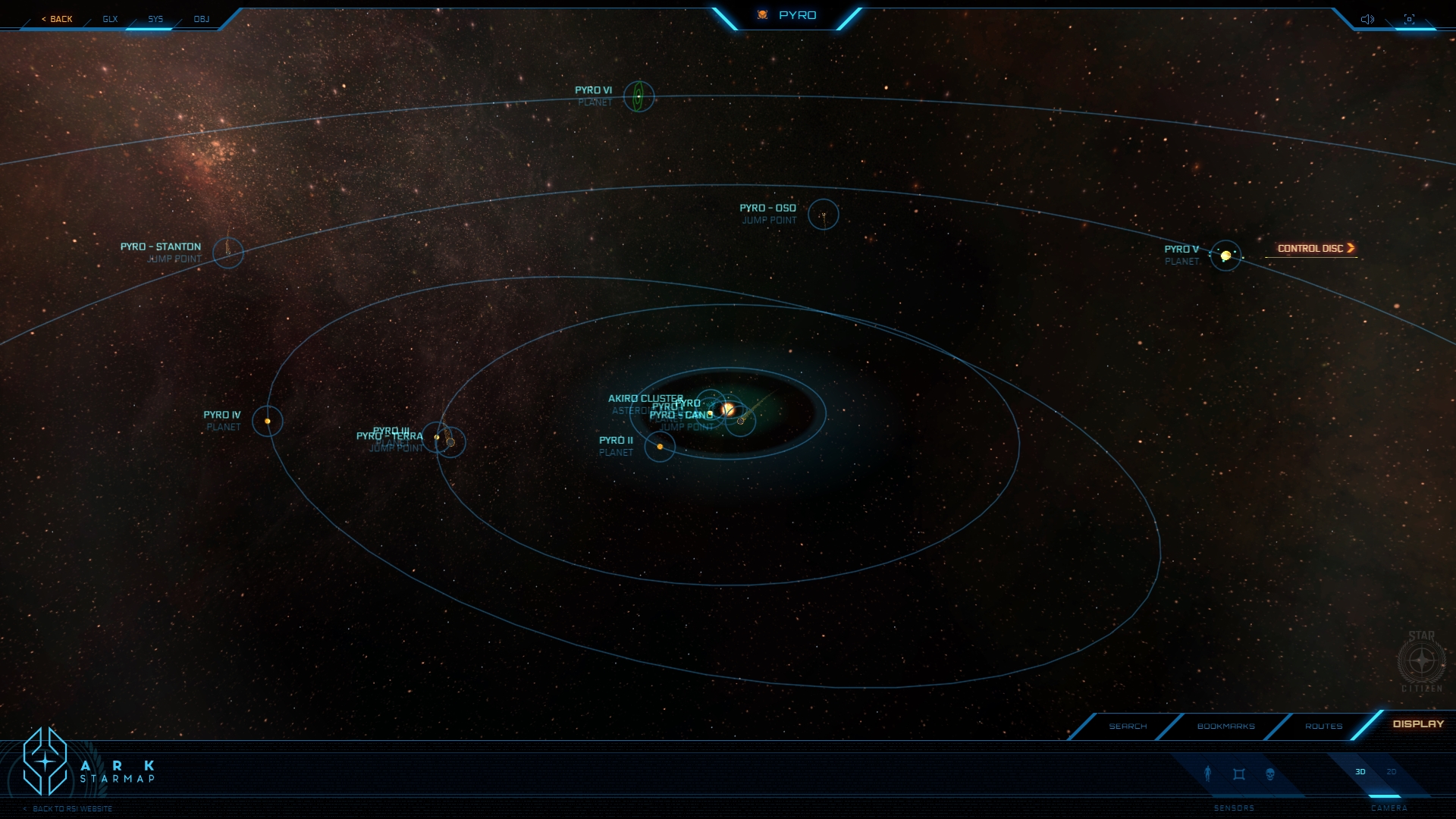1456x819 pixels.
Task: Toggle the population sensor person icon
Action: (x=1208, y=773)
